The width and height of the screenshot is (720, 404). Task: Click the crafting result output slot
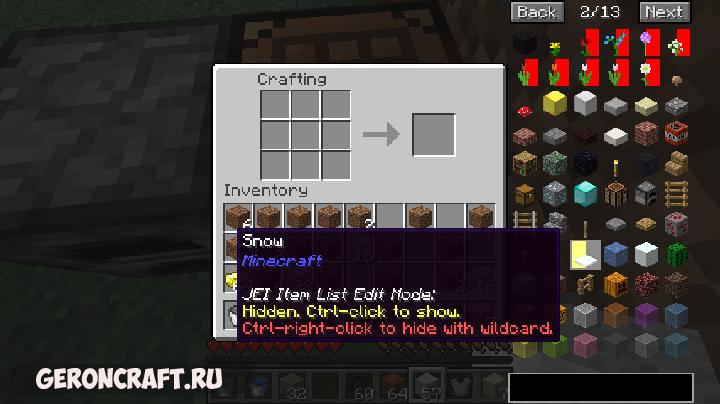click(433, 134)
